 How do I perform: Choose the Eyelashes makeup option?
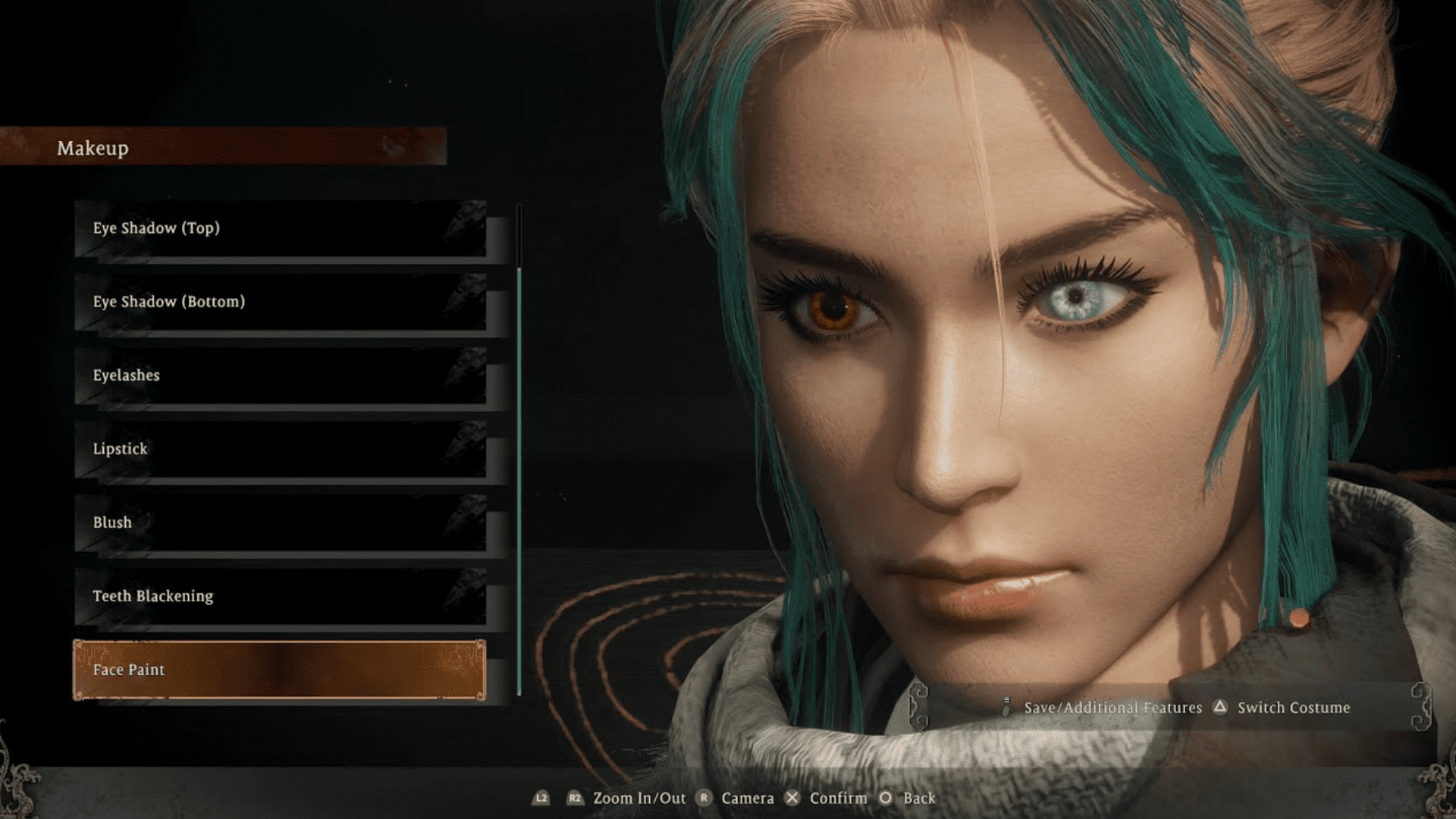(281, 375)
